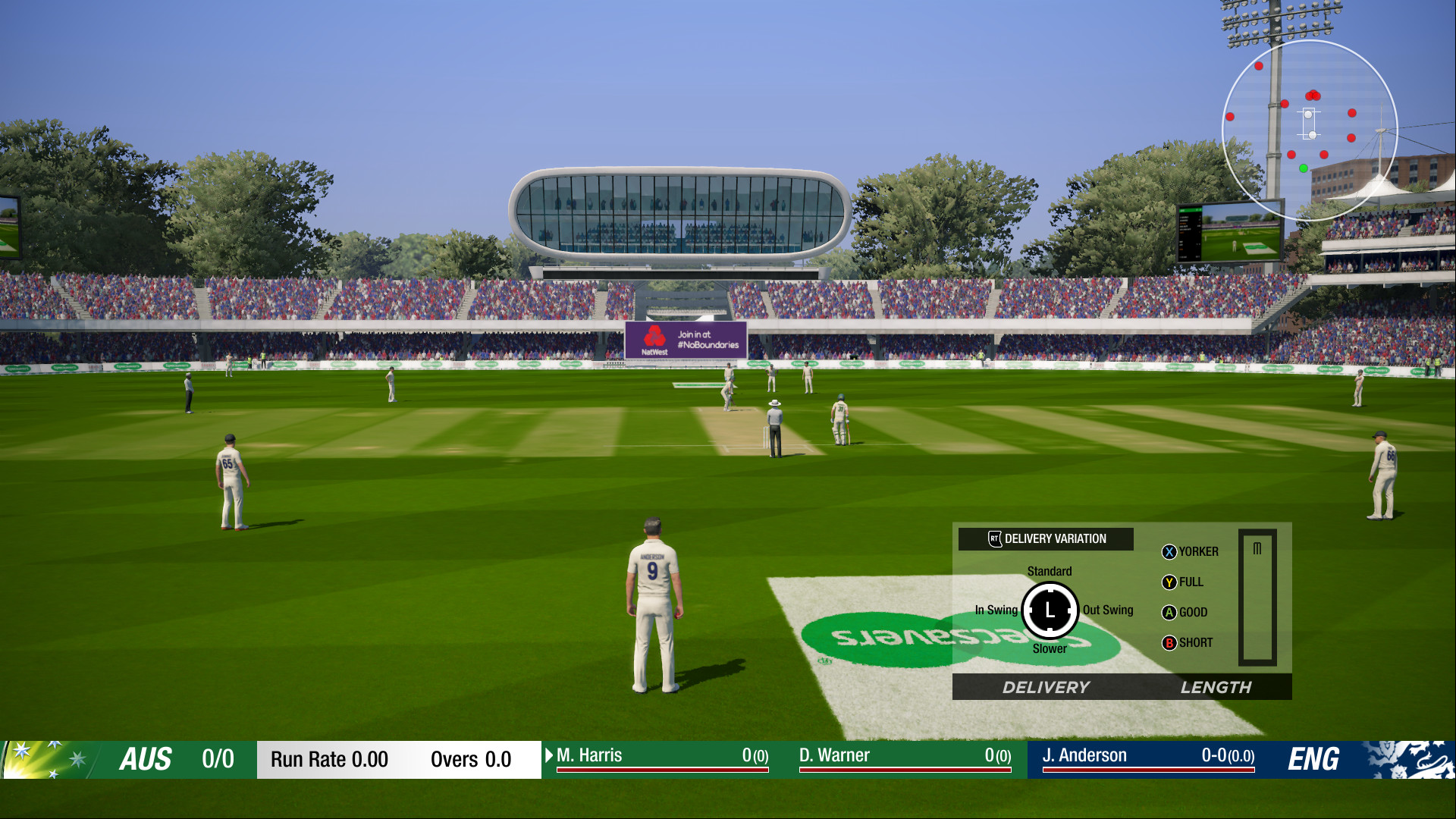
Task: Select the In Swing delivery
Action: click(x=996, y=610)
